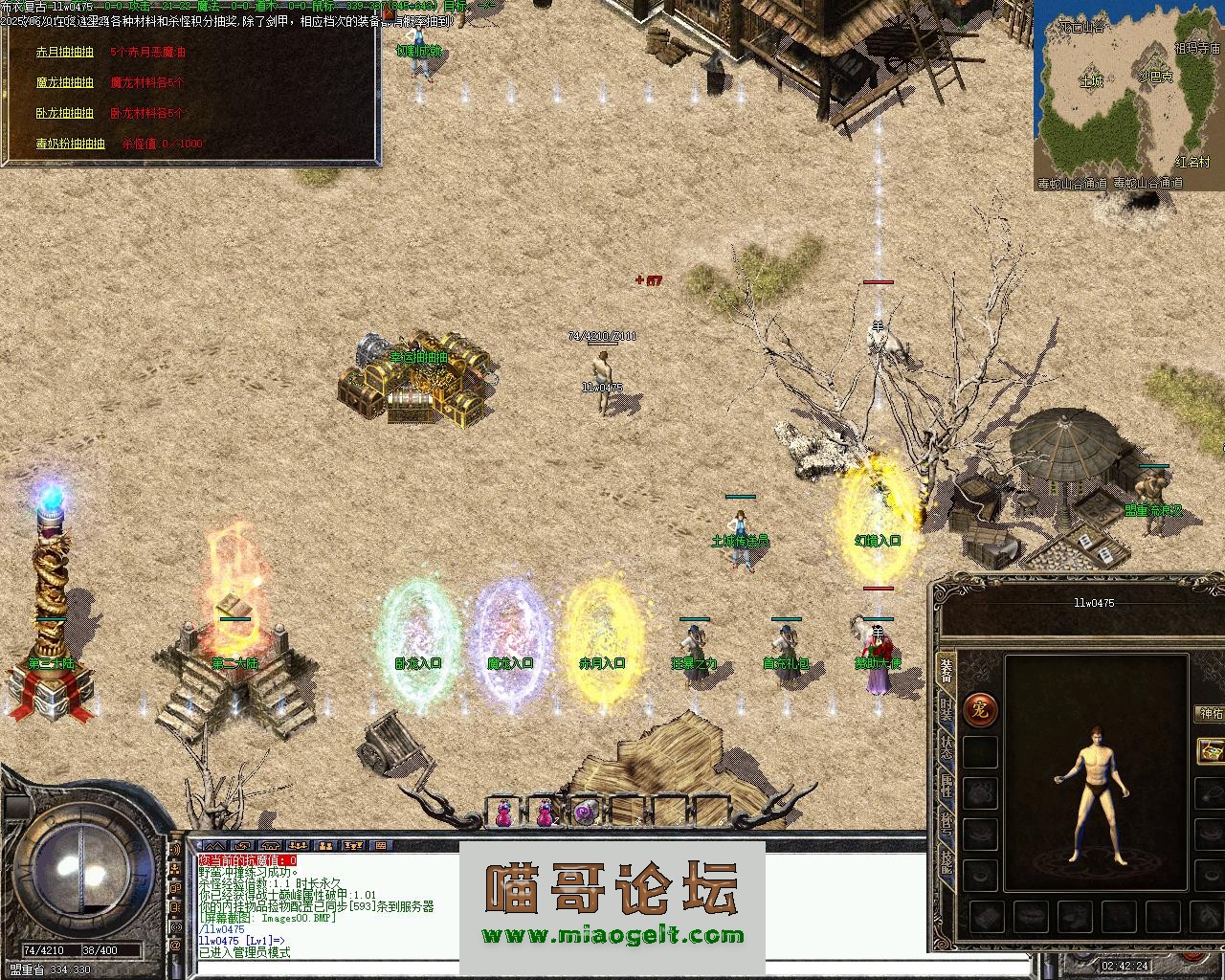Viewport: 1225px width, 980px height.
Task: Use the purple scroll item in quickbar
Action: pos(585,813)
